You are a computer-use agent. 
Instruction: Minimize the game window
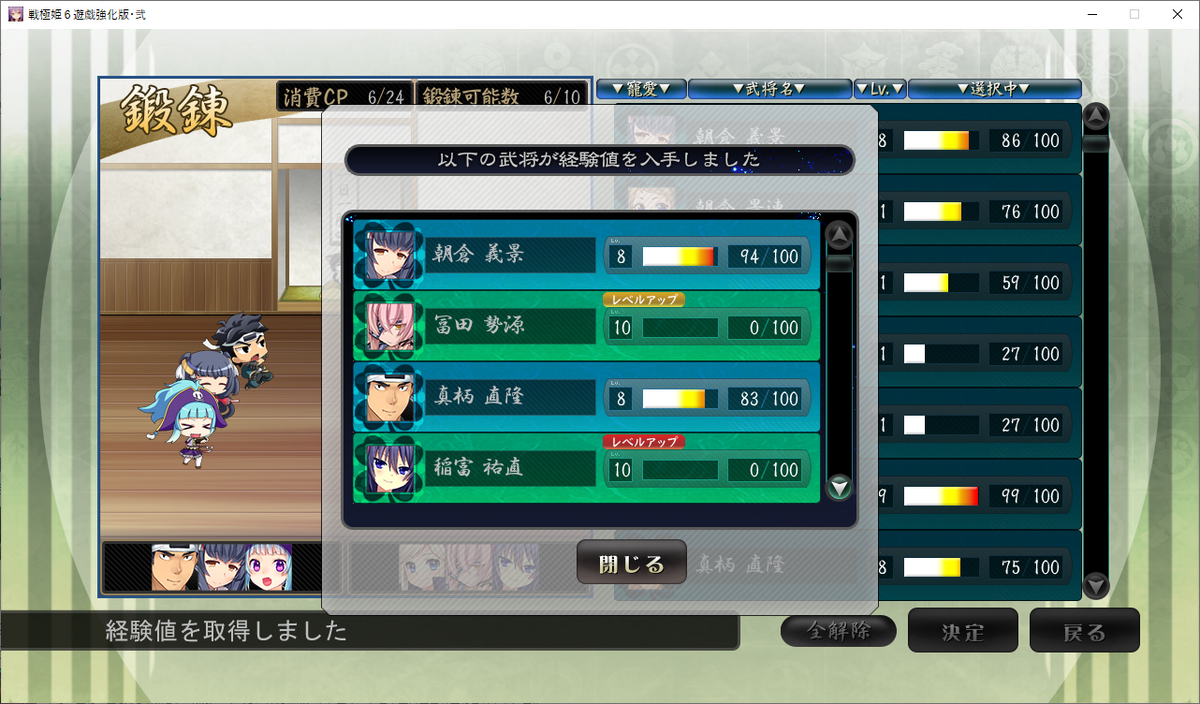click(x=1088, y=14)
